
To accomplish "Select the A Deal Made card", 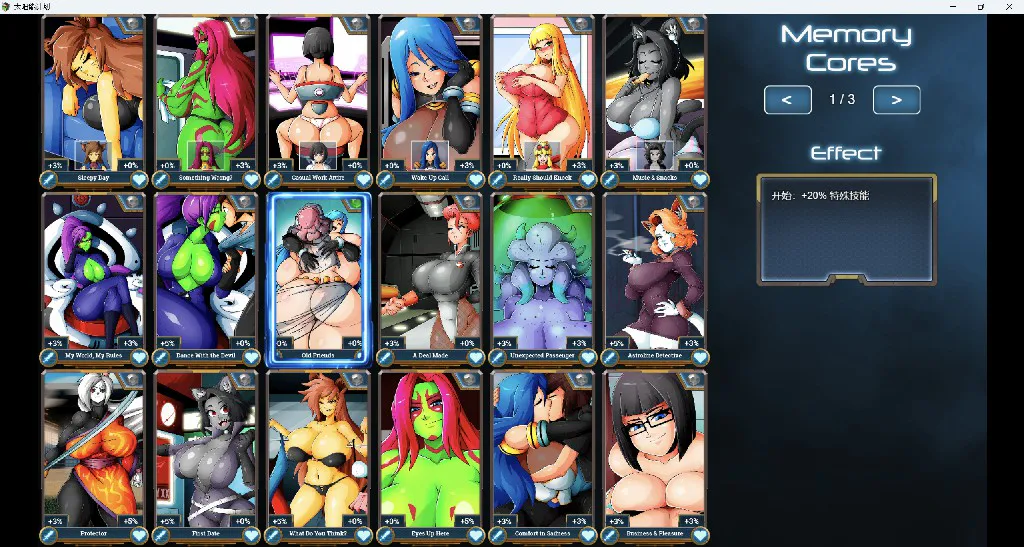I will 430,275.
